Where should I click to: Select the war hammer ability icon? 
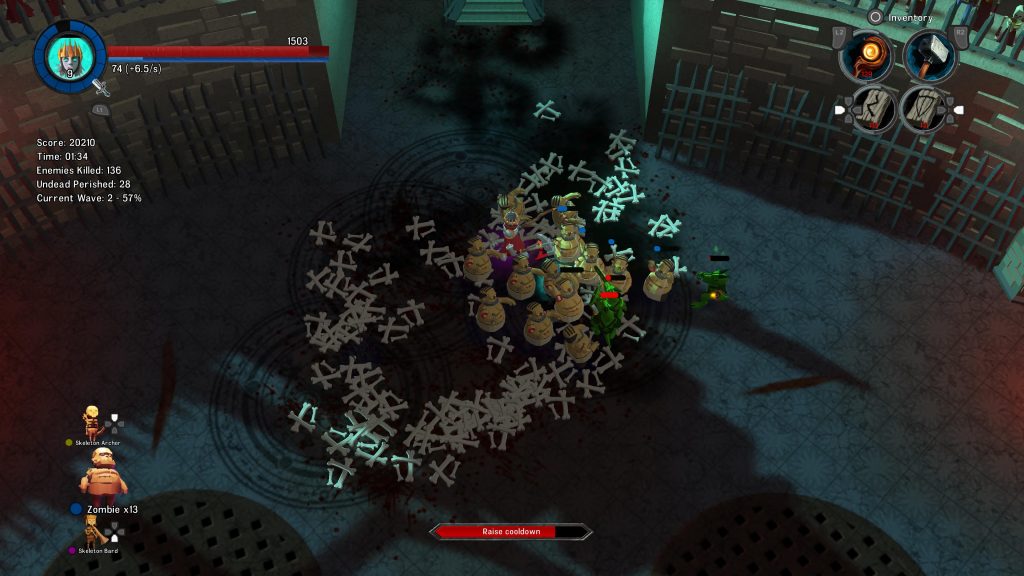(930, 55)
